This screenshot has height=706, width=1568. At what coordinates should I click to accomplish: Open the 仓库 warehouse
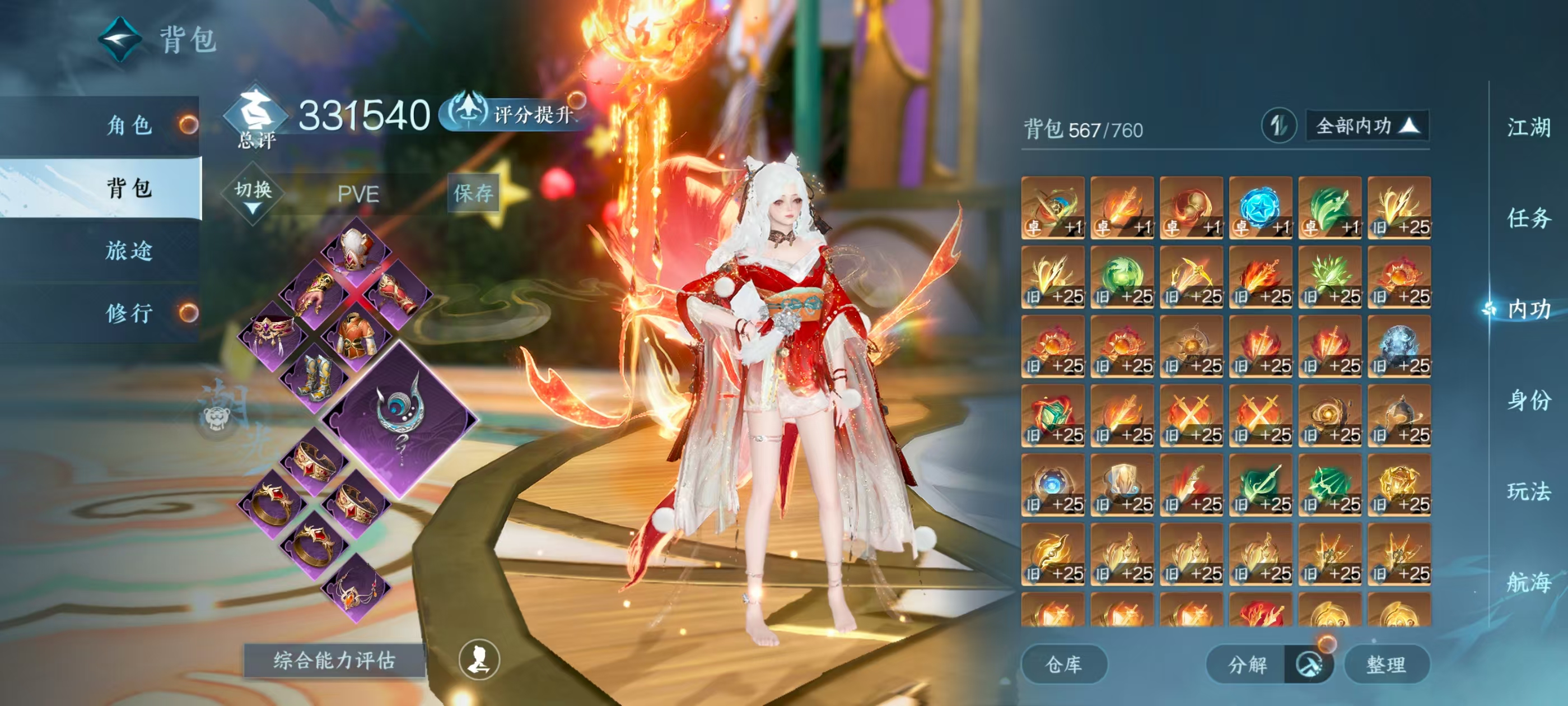pyautogui.click(x=1063, y=664)
